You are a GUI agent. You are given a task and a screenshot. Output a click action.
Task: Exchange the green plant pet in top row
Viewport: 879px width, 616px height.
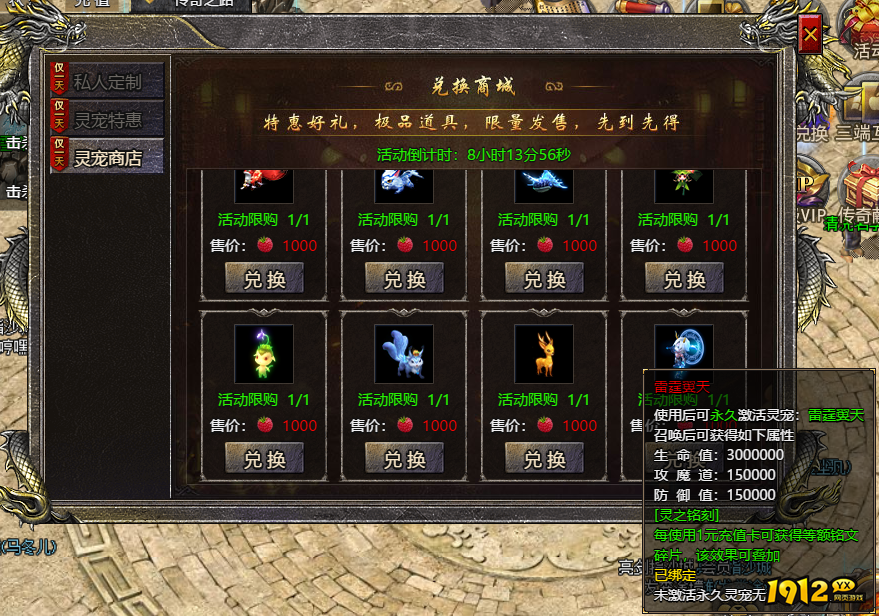pyautogui.click(x=684, y=279)
